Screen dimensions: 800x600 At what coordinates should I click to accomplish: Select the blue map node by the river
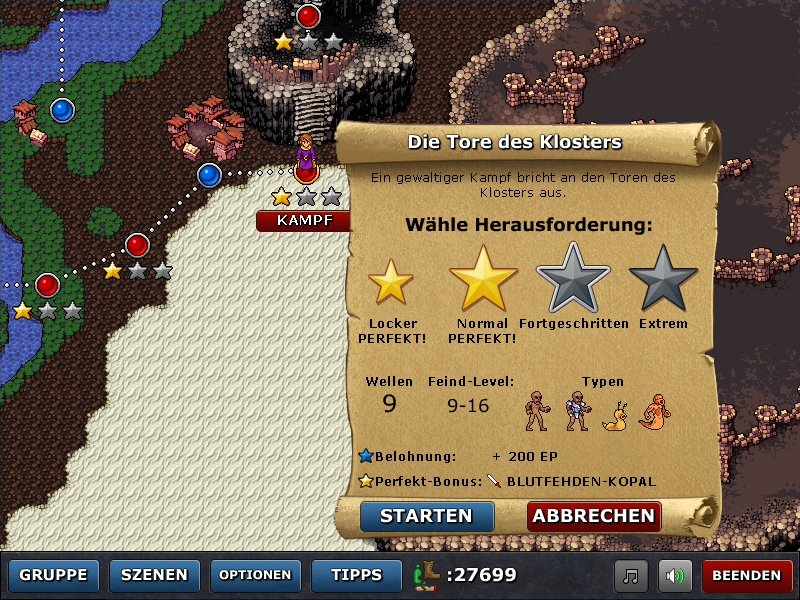coord(62,109)
